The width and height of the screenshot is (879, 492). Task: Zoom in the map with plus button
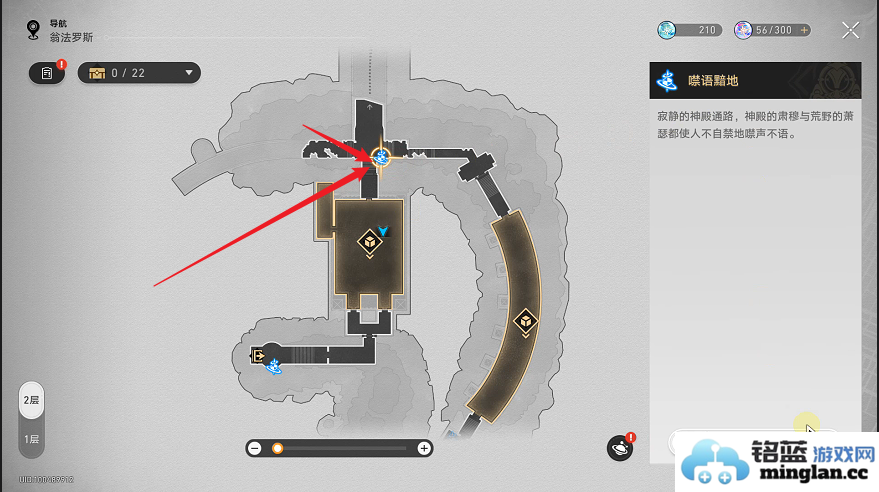[x=424, y=449]
